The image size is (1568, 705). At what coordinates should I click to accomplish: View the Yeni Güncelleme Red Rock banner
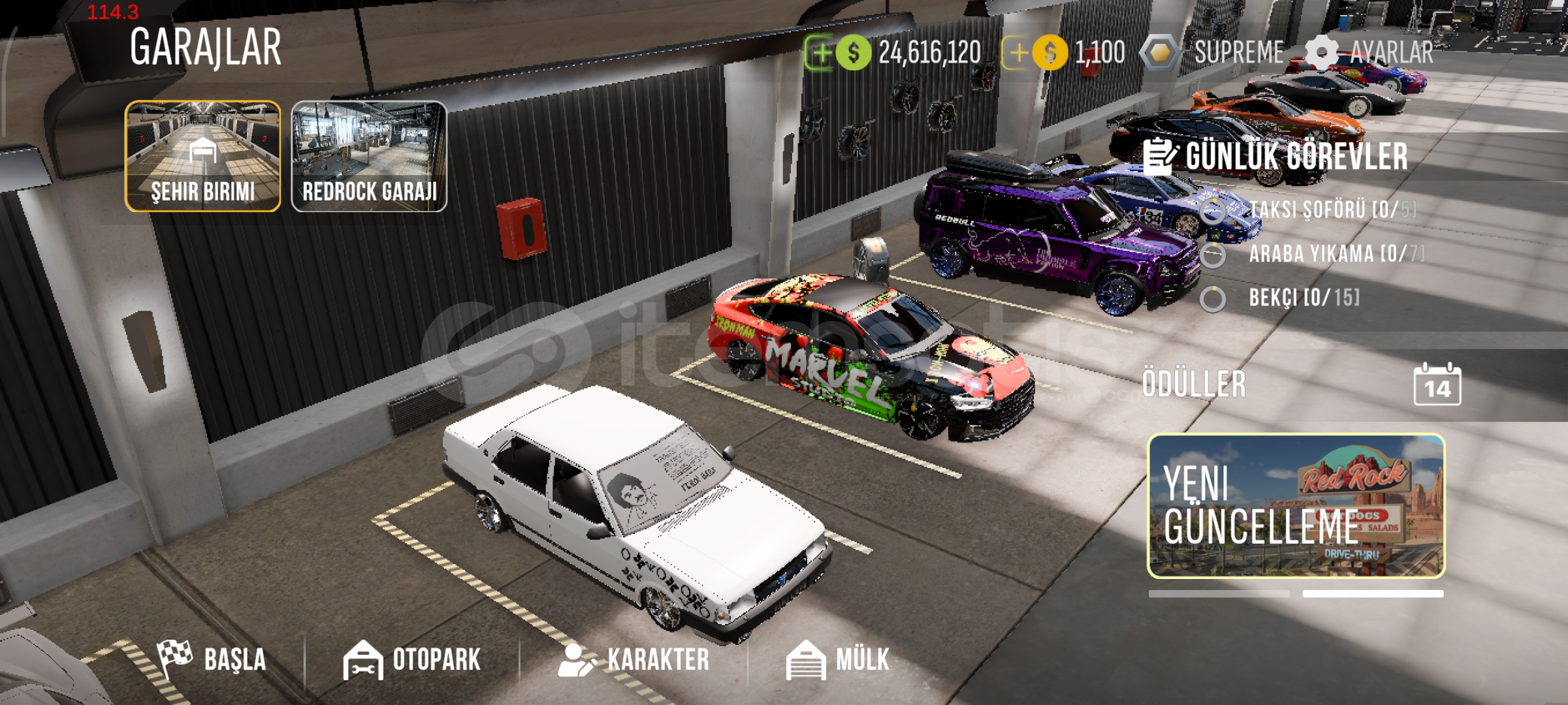[1296, 506]
